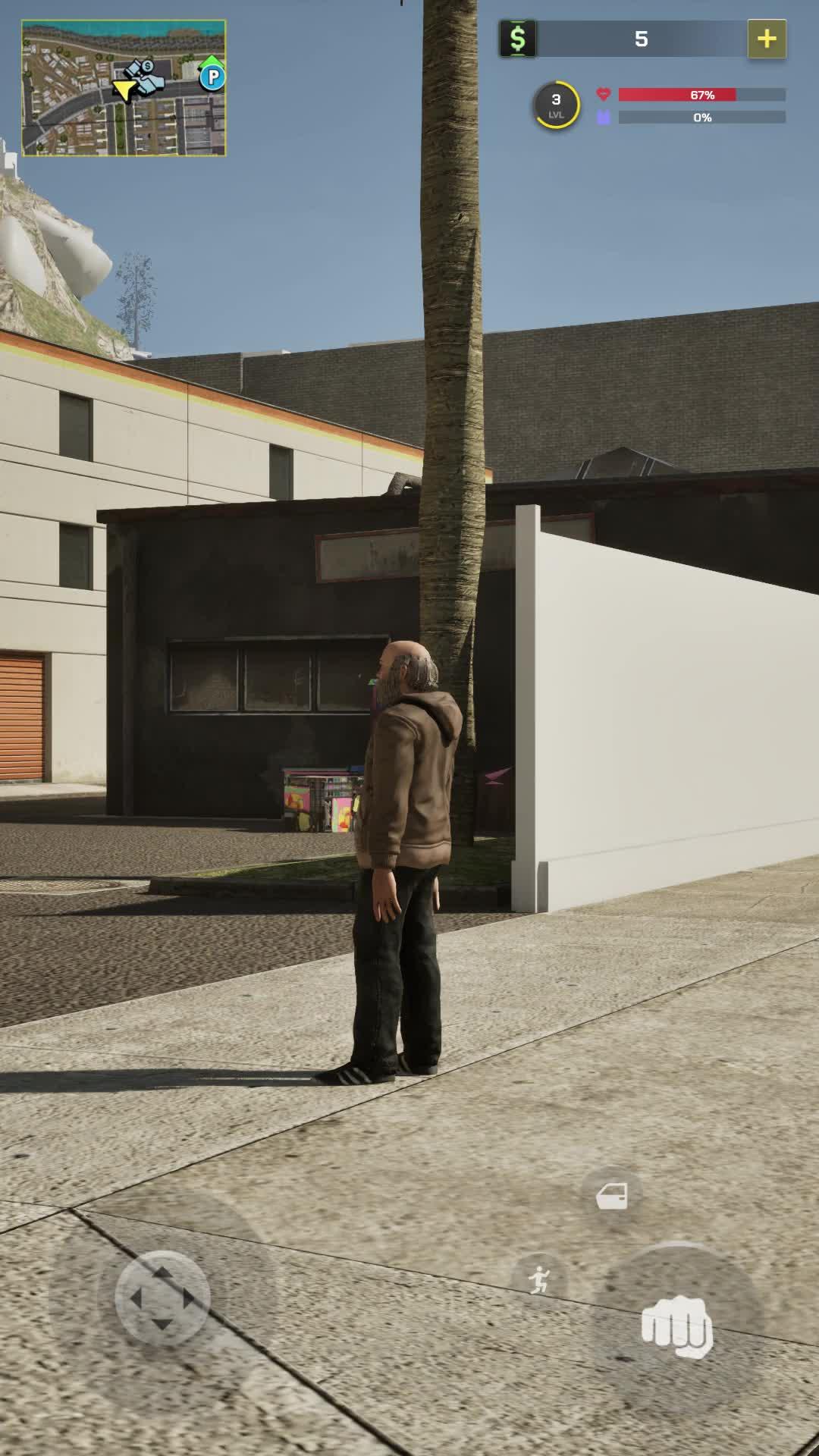819x1456 pixels.
Task: Activate the sprint running-man button
Action: click(x=539, y=1280)
